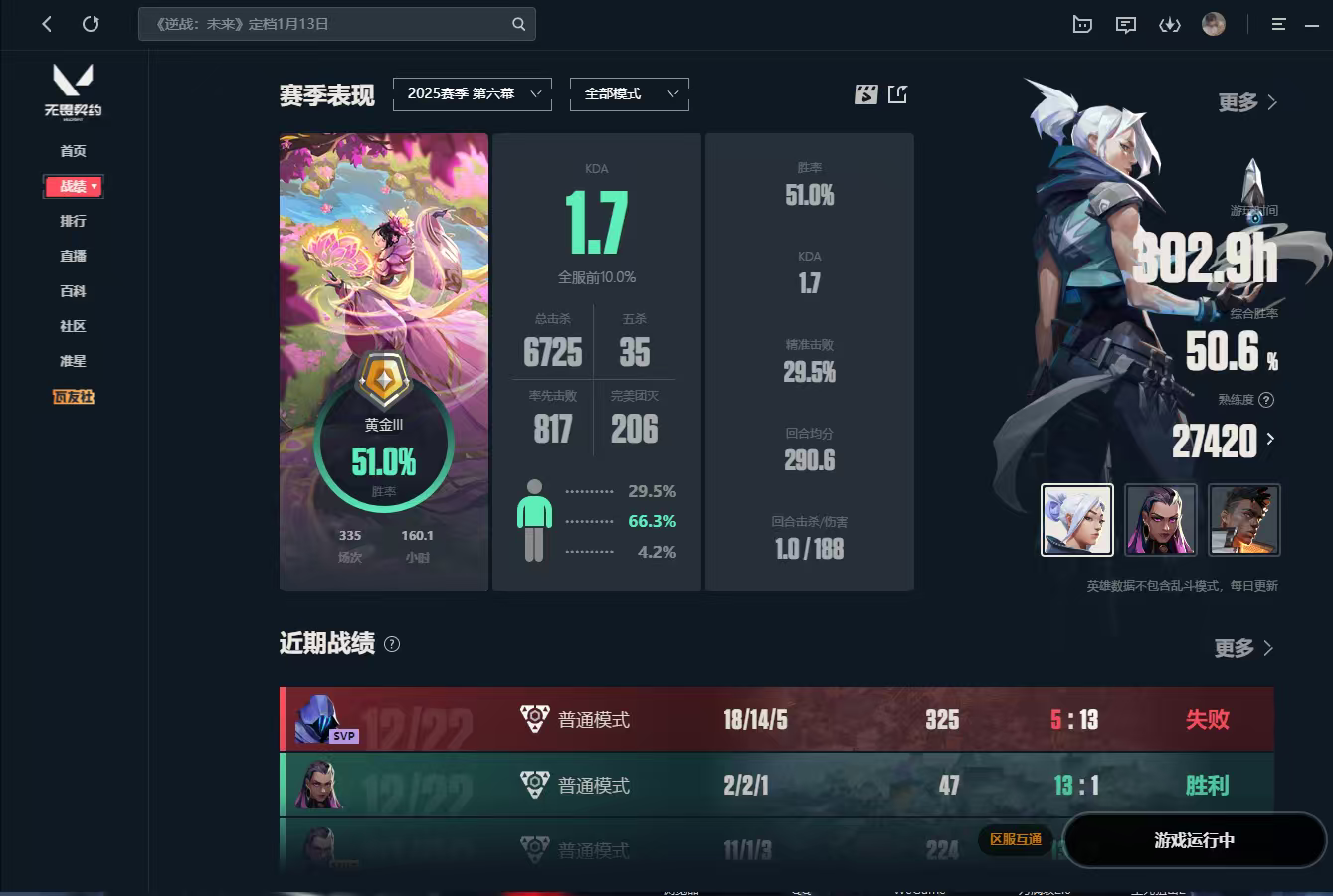This screenshot has width=1333, height=896.
Task: Open the 全部模式 mode filter dropdown
Action: (629, 93)
